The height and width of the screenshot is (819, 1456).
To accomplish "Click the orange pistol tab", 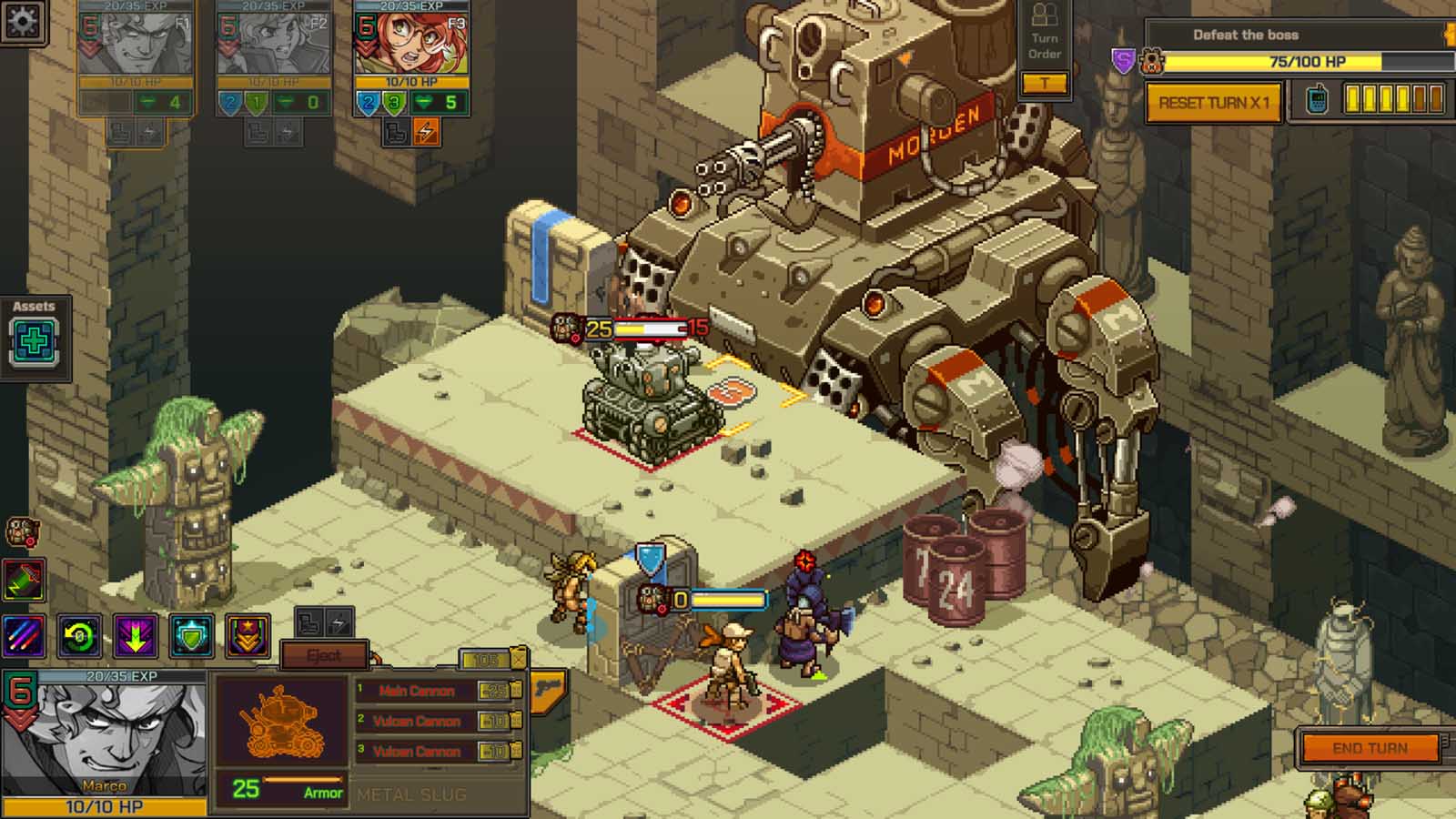I will click(x=548, y=689).
